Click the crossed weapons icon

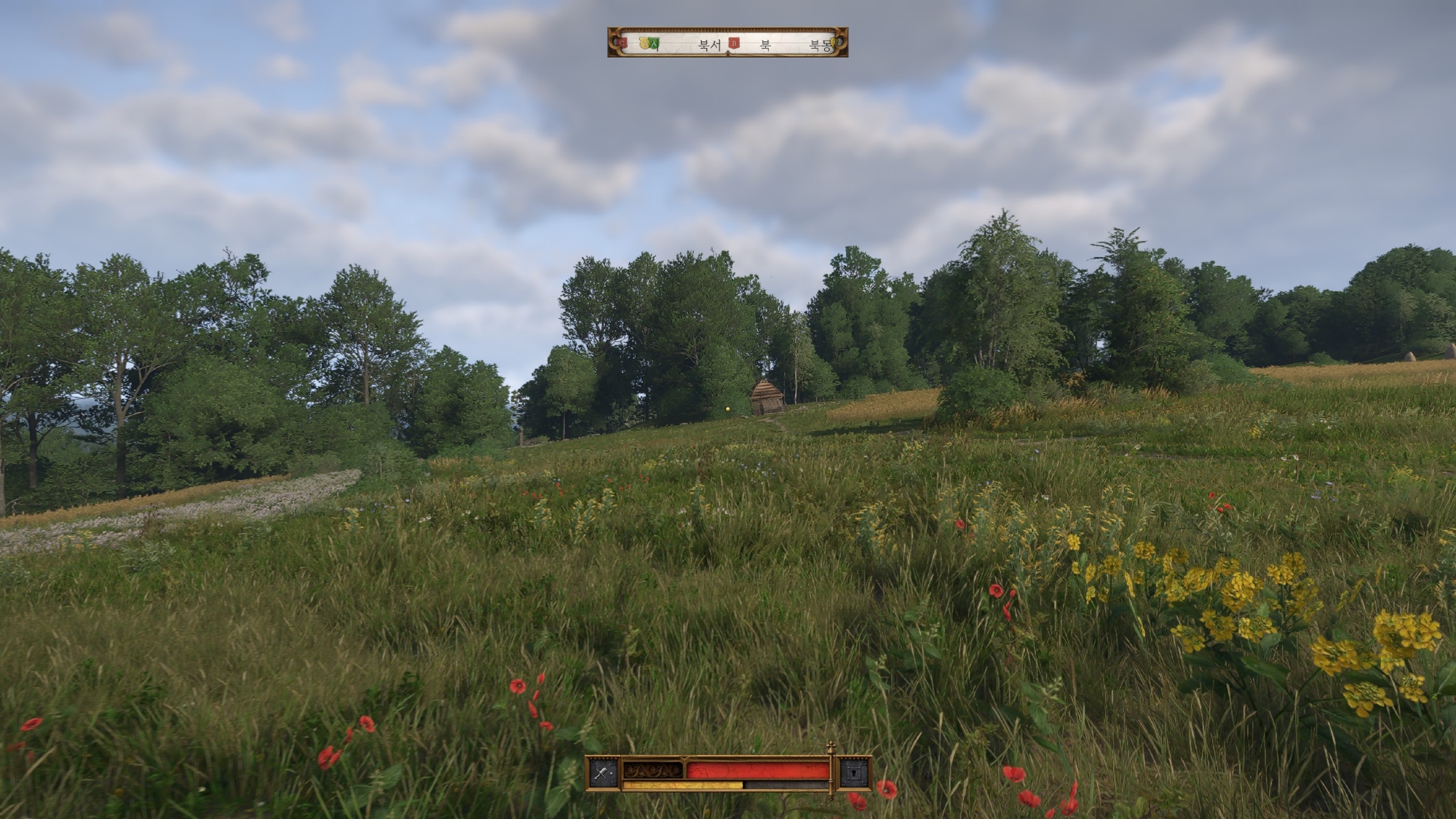603,773
